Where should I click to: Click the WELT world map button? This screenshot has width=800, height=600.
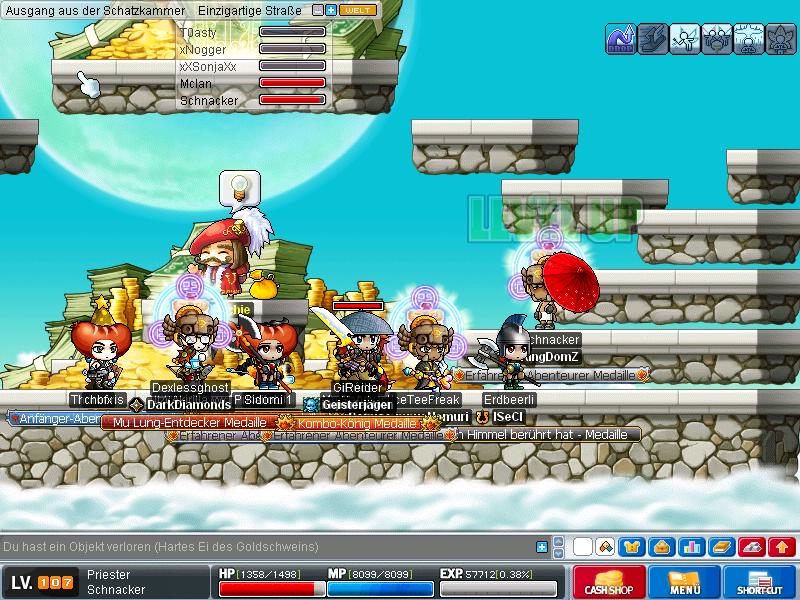click(x=357, y=10)
